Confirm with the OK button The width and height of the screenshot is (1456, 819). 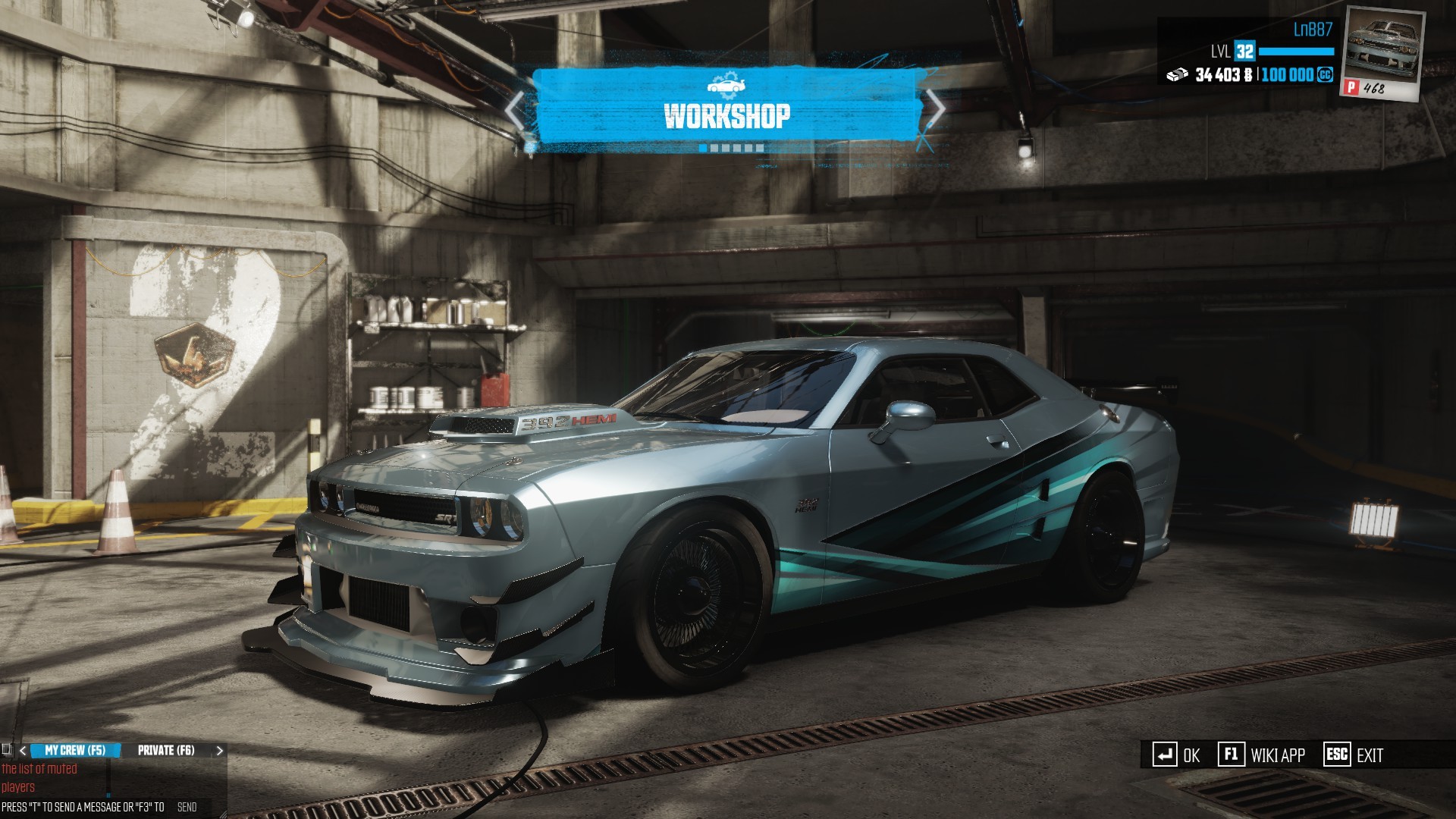1176,755
